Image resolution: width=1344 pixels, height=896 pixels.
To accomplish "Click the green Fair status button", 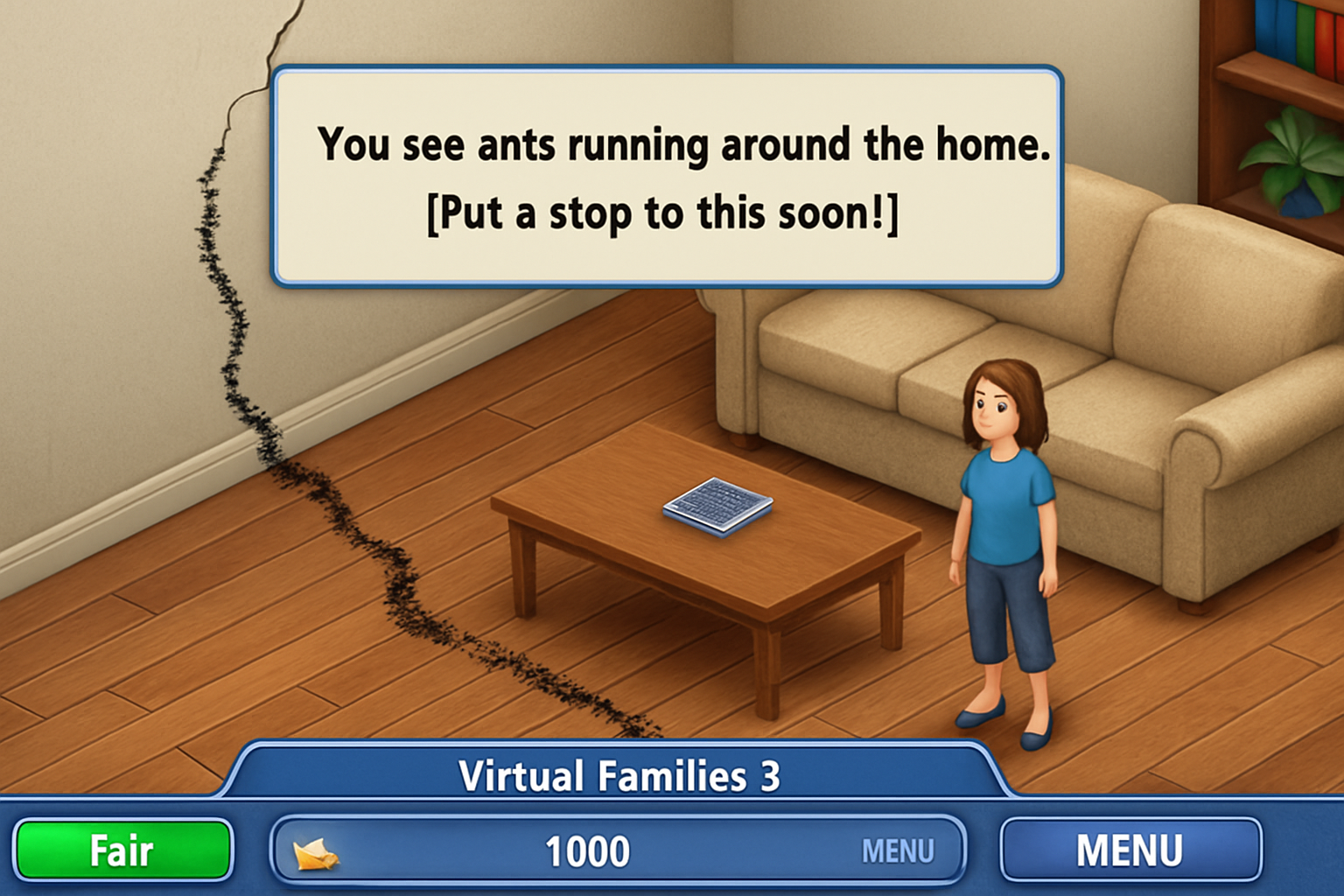I will click(x=122, y=850).
